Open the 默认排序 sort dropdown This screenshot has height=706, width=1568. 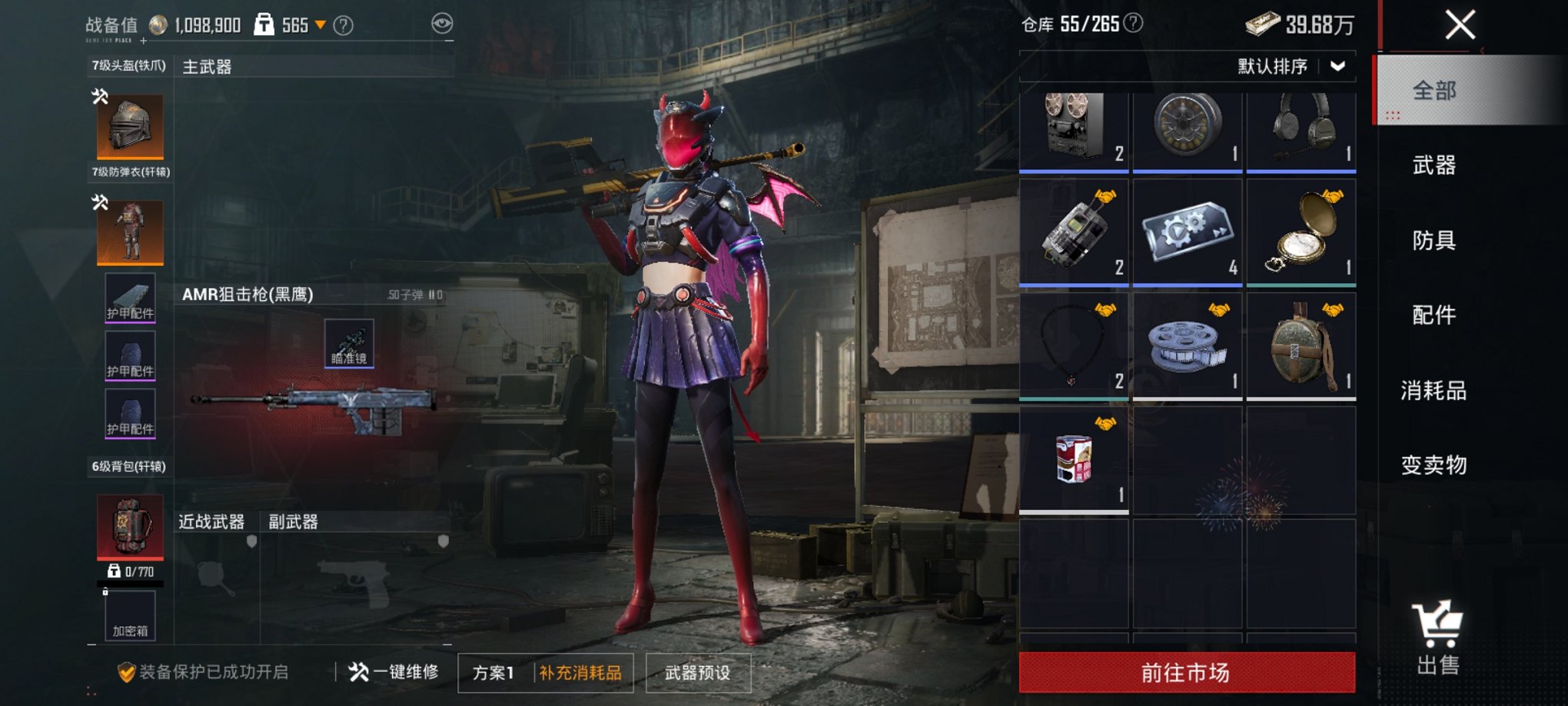1291,67
